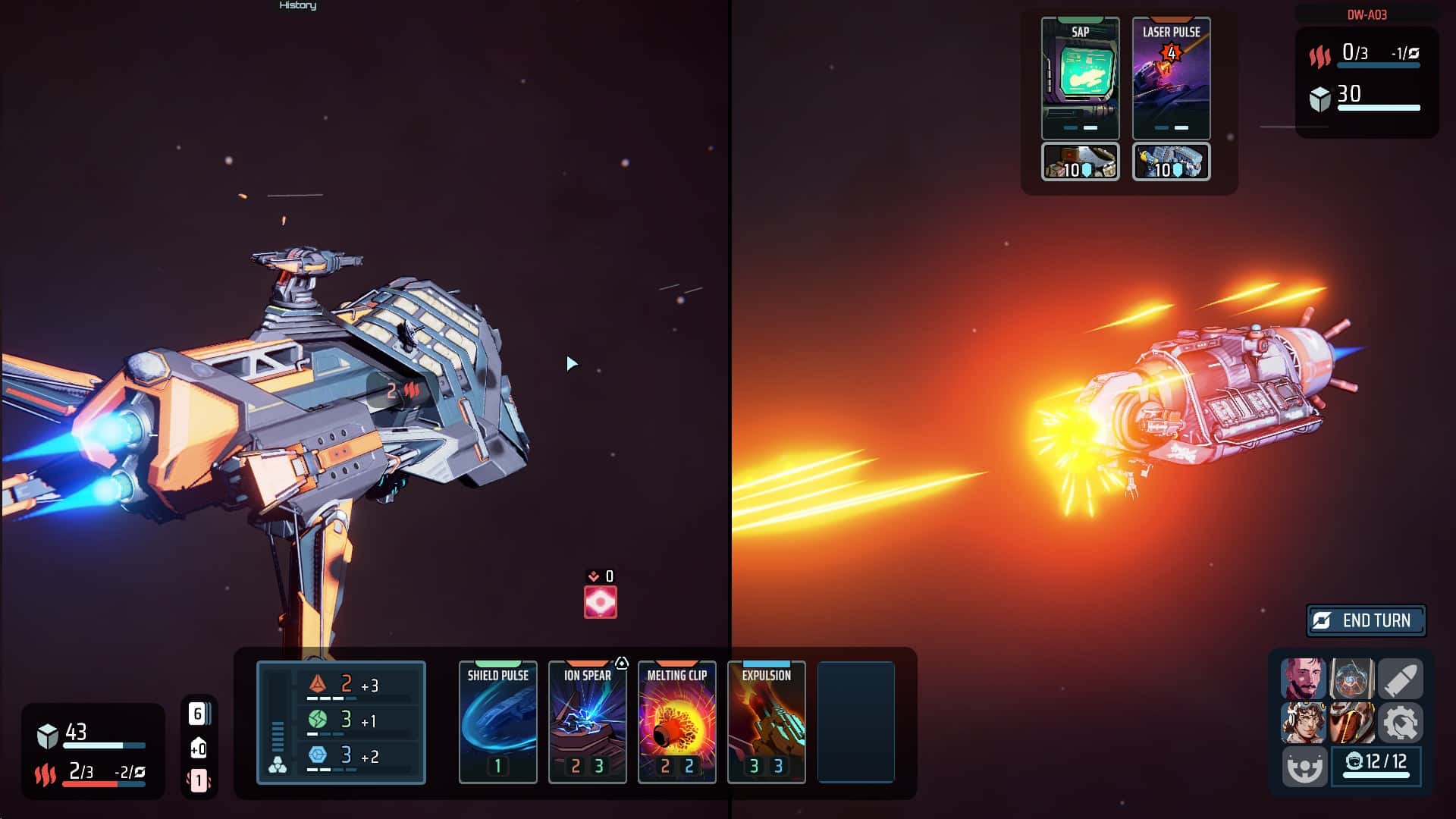The width and height of the screenshot is (1456, 819).
Task: Select the goggled curly-haired crew portrait
Action: [1303, 722]
